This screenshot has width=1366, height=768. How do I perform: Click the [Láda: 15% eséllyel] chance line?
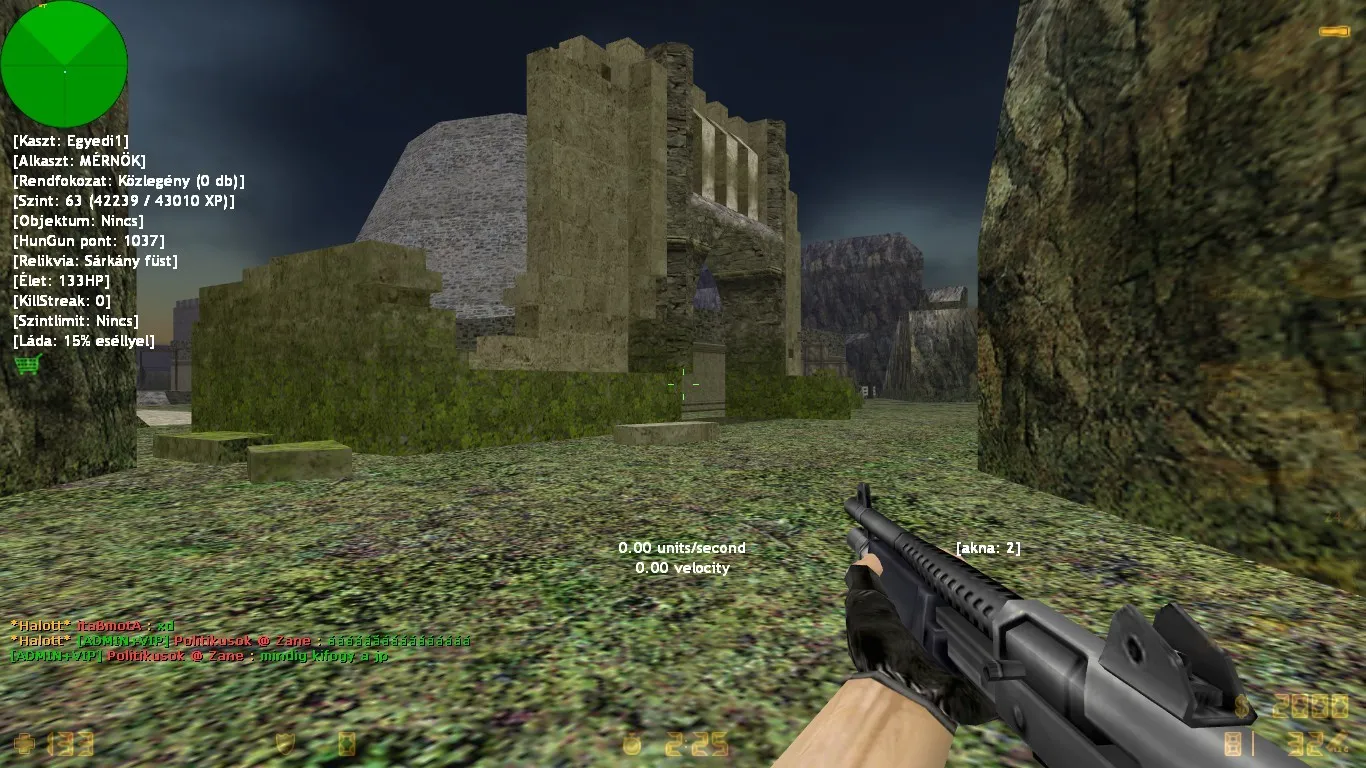[x=82, y=340]
